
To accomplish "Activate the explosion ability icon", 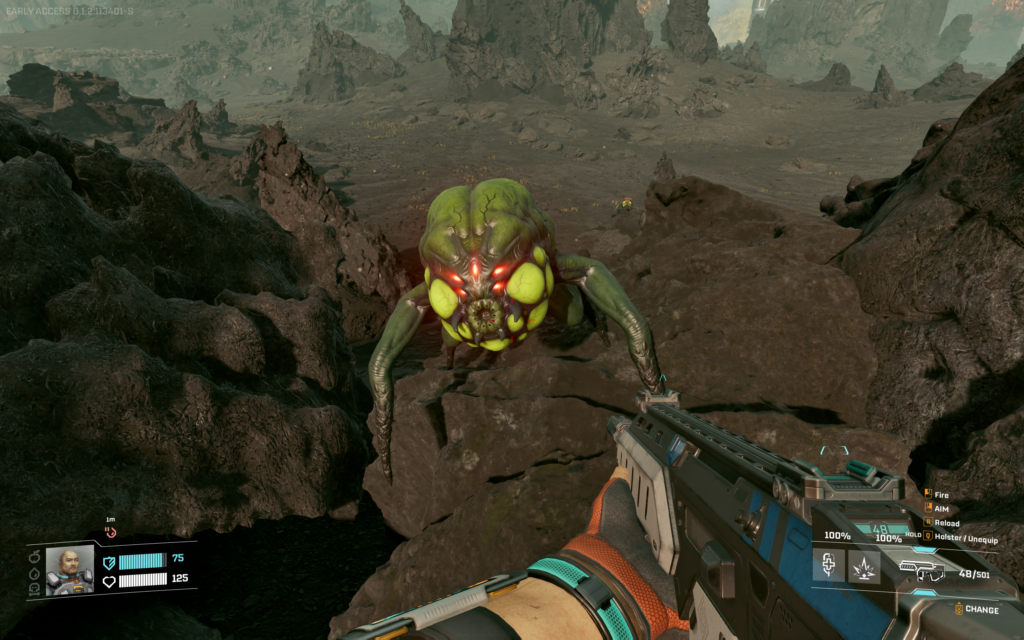I will click(x=863, y=567).
